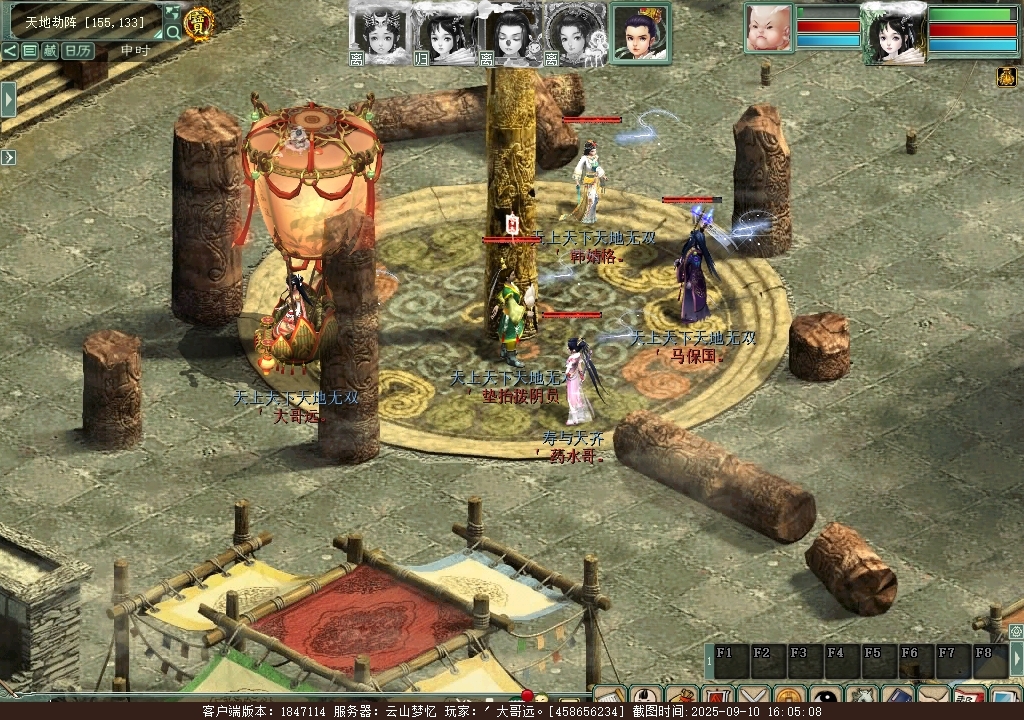Open the 寶 treasure shop medallion
This screenshot has width=1024, height=720.
(x=200, y=23)
